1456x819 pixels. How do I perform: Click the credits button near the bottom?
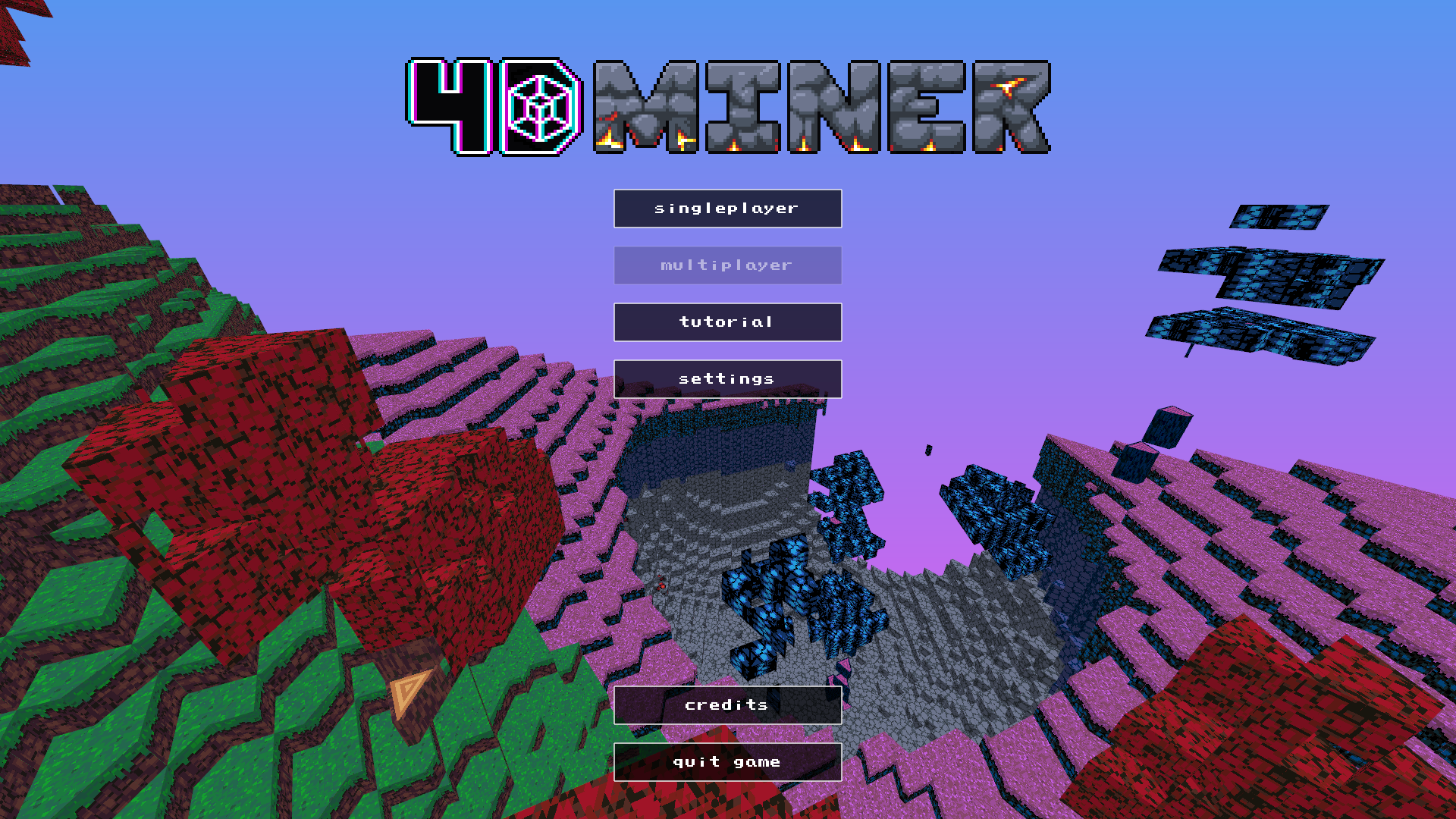click(727, 704)
